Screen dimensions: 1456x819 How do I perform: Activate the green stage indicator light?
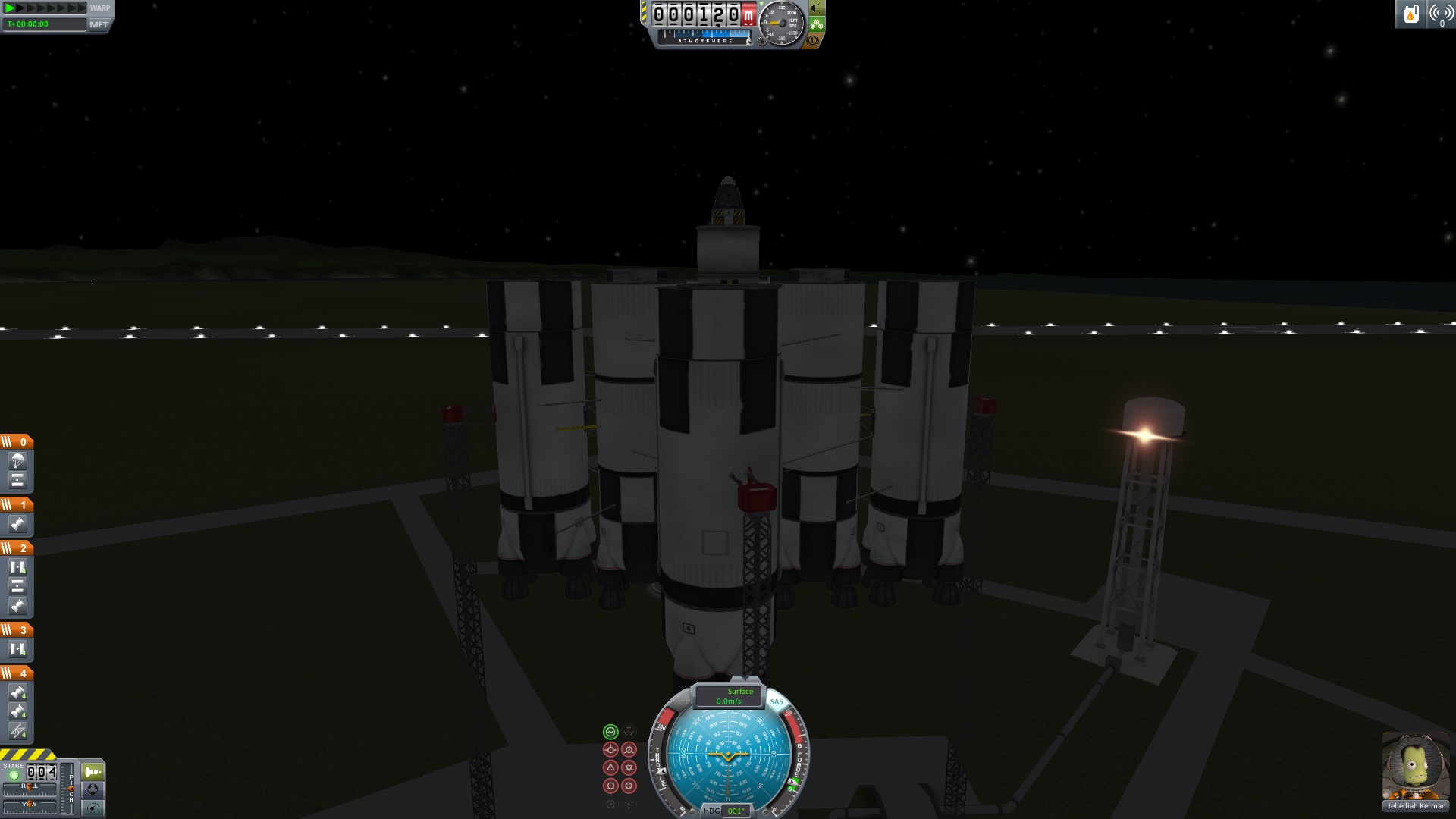[x=14, y=775]
